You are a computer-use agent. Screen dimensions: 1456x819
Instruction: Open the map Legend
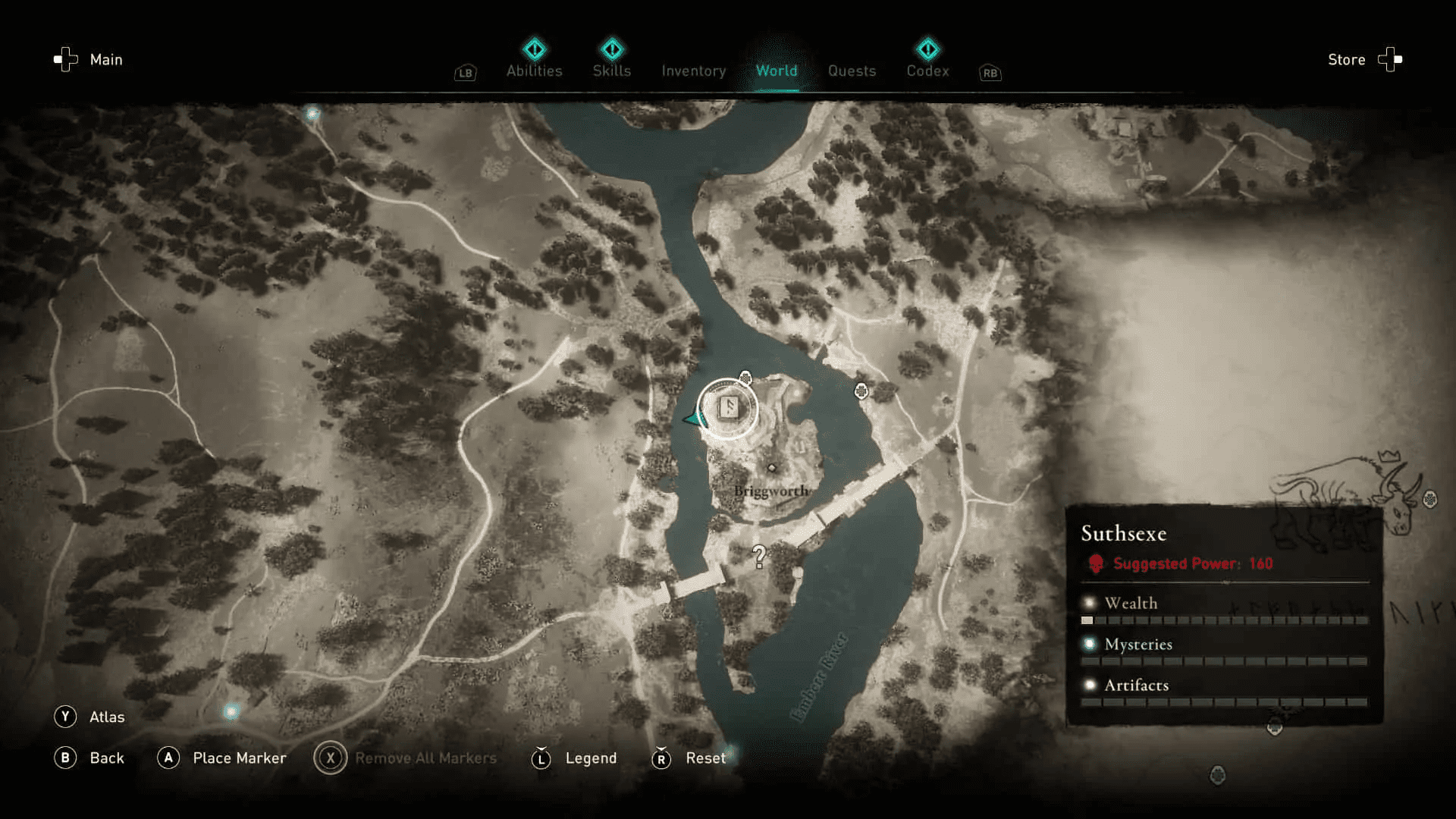pos(591,758)
